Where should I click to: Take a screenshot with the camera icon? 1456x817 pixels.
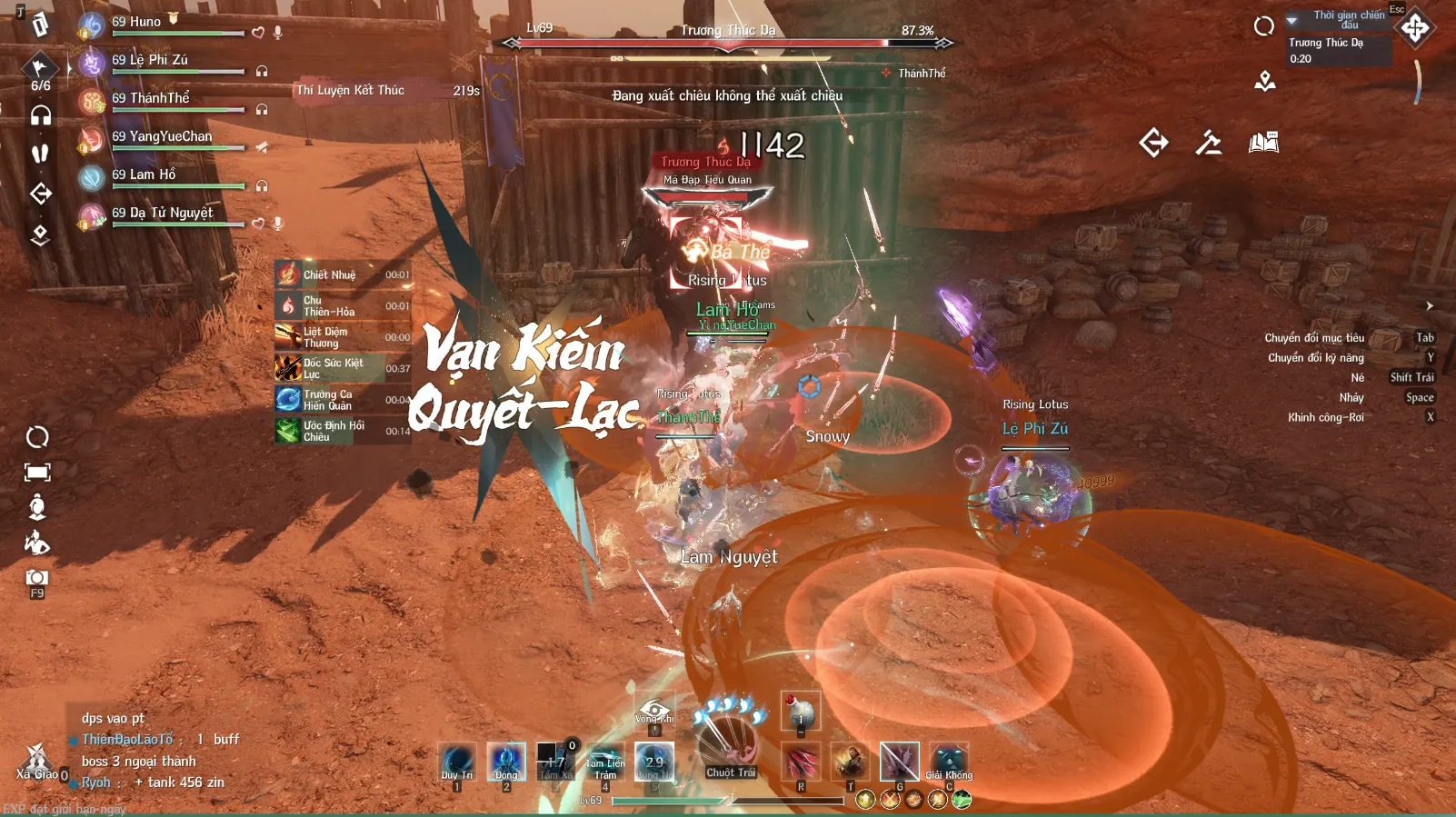[37, 578]
